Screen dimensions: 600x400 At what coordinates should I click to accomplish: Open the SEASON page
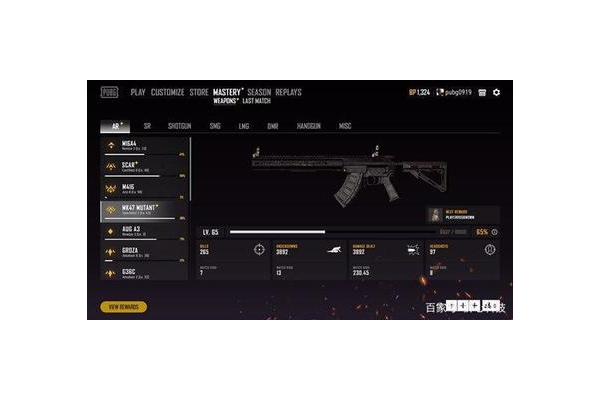(259, 93)
